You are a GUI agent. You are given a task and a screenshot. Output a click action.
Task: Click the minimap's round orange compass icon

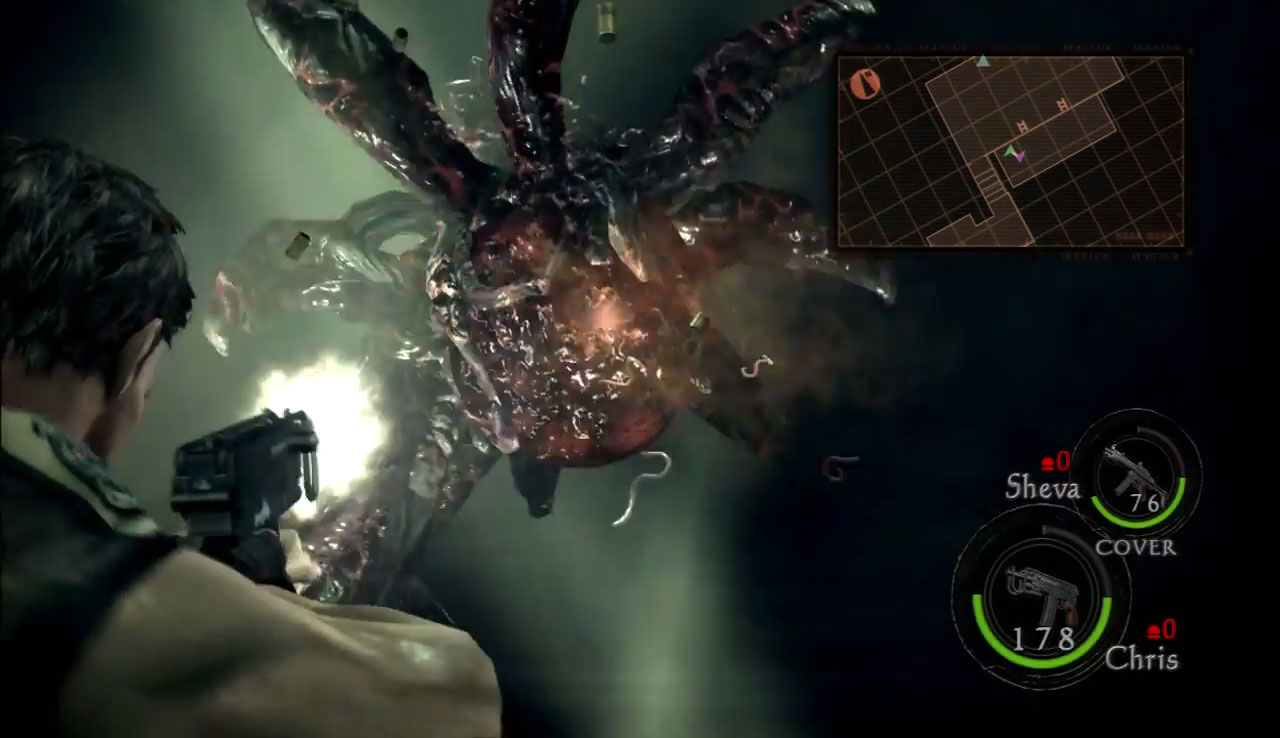coord(863,80)
